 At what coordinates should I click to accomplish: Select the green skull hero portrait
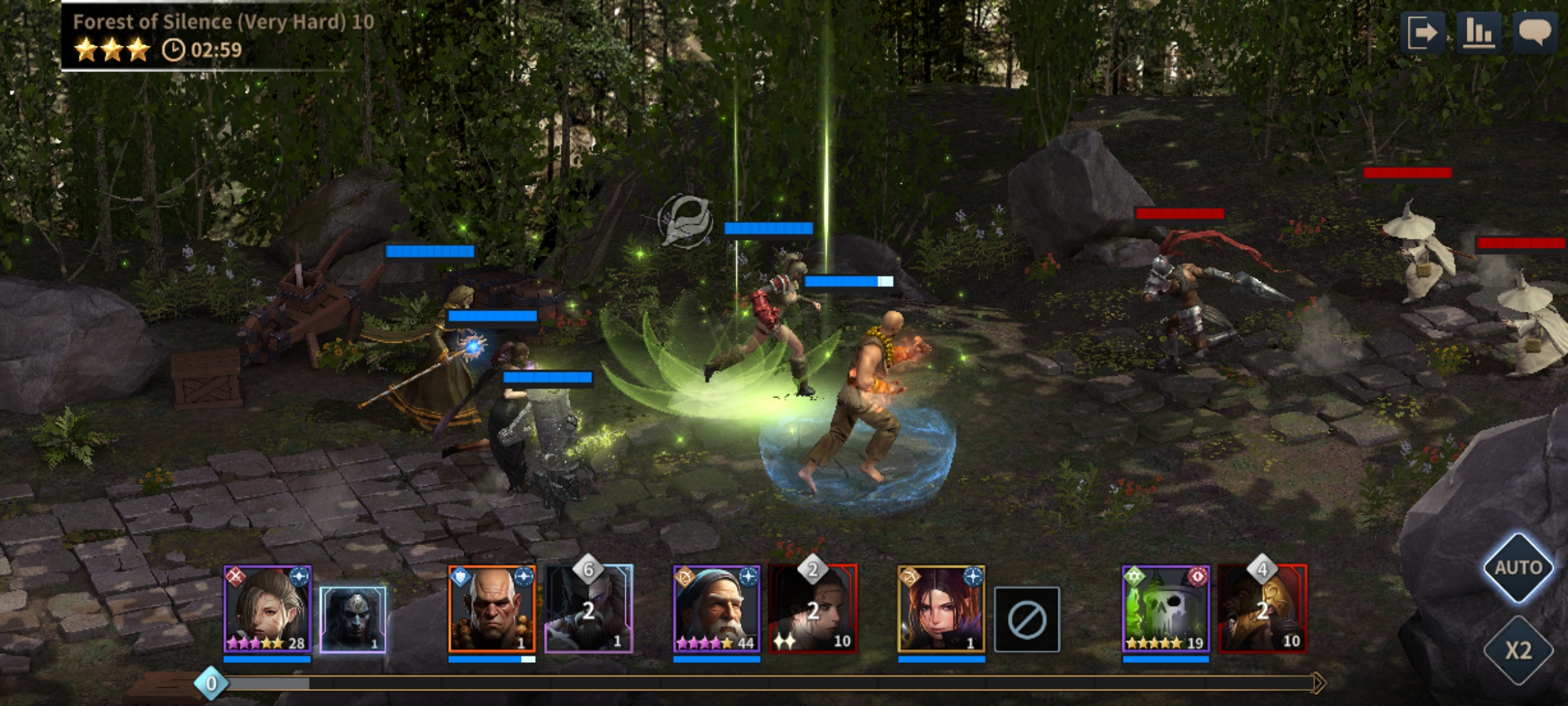pyautogui.click(x=1166, y=609)
